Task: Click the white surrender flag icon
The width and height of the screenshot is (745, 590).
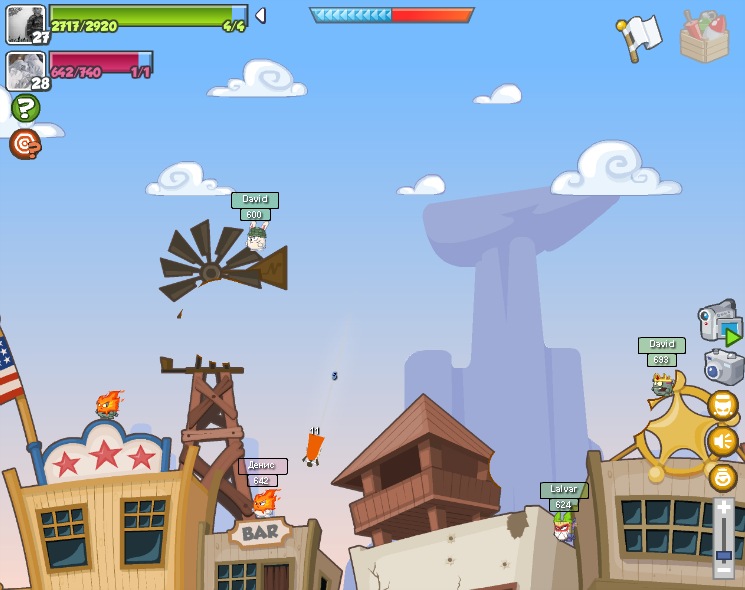Action: click(x=639, y=37)
